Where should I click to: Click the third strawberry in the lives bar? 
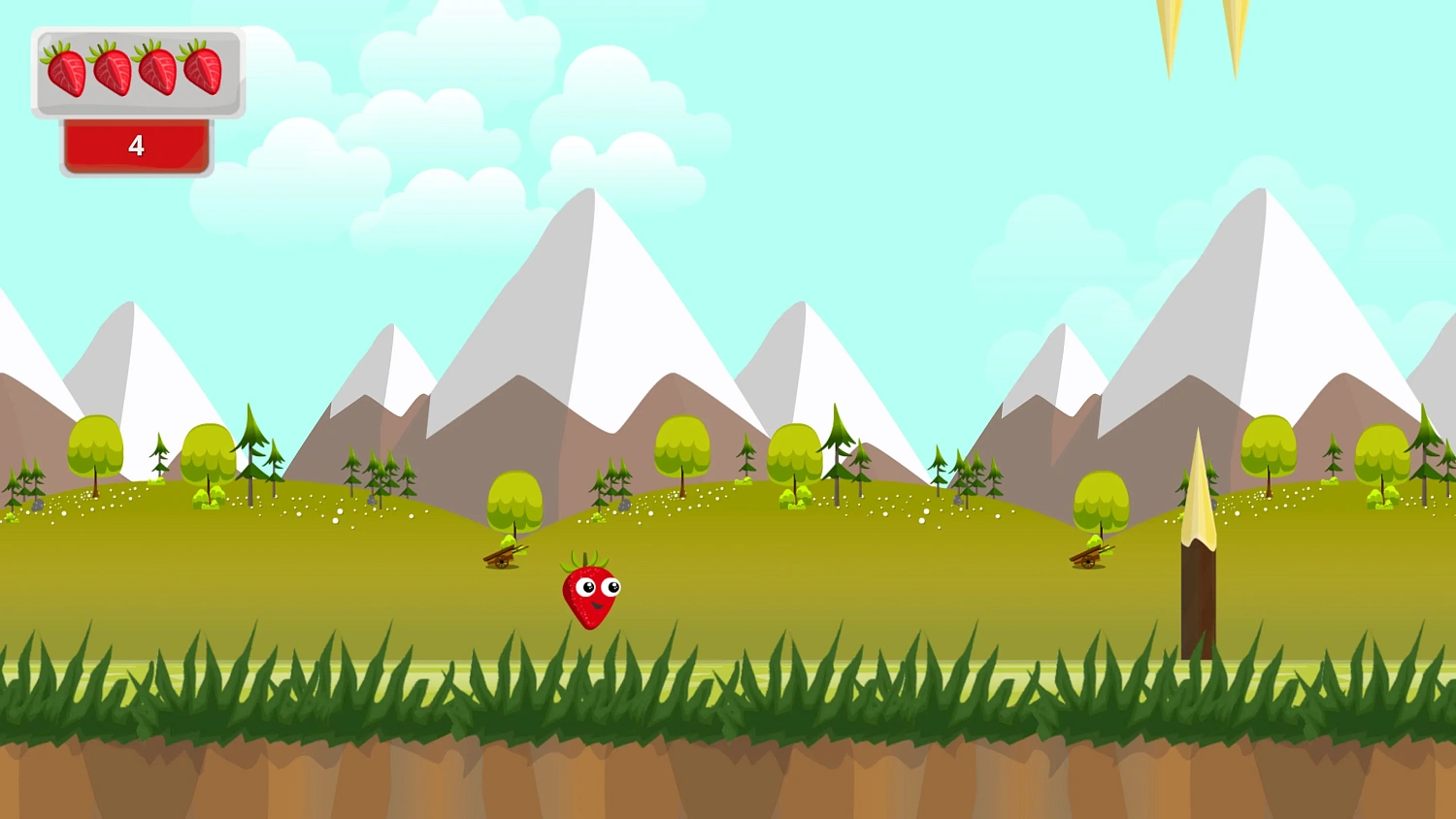[x=158, y=70]
